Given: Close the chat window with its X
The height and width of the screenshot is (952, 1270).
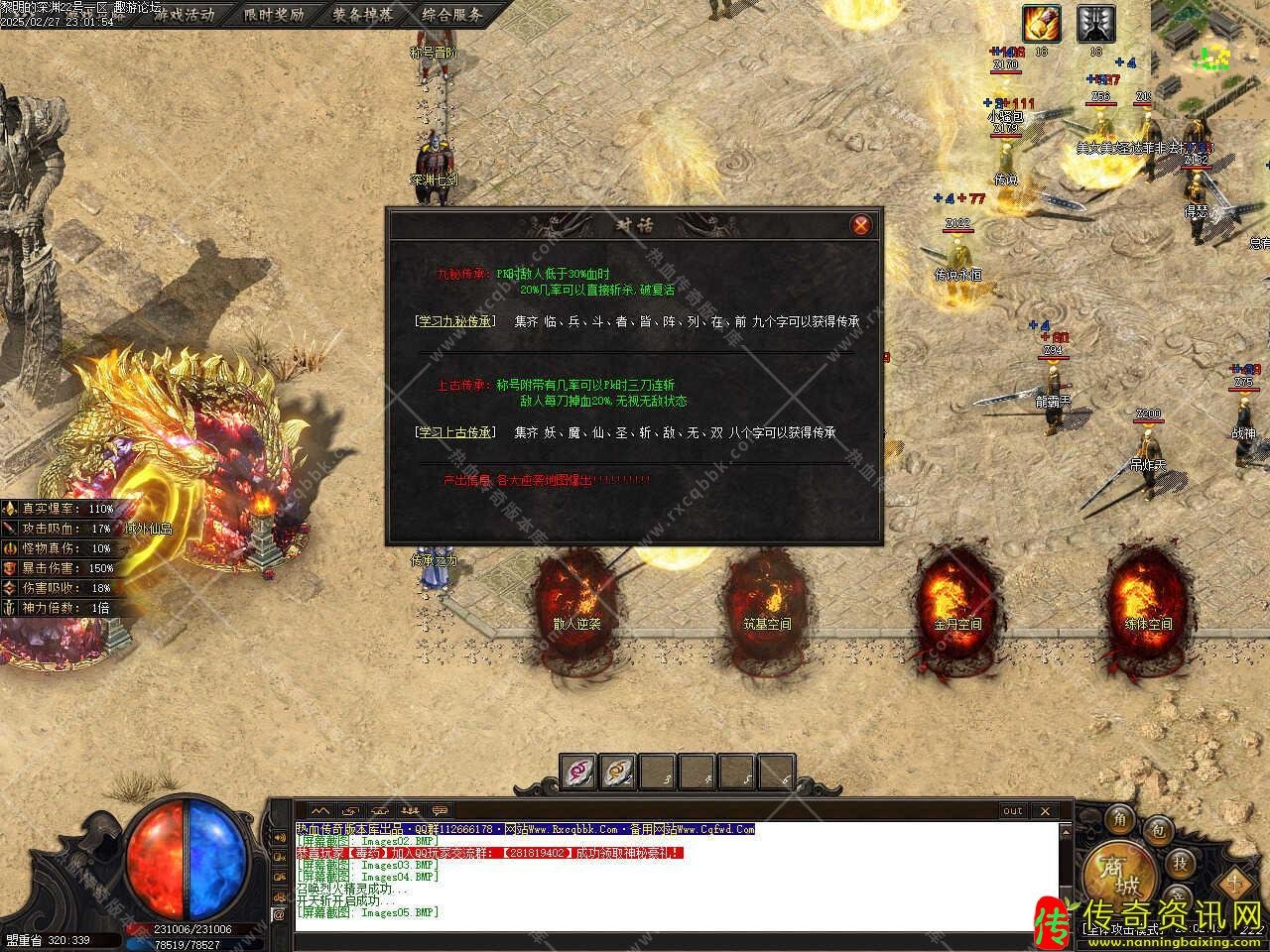Looking at the screenshot, I should coord(1044,810).
